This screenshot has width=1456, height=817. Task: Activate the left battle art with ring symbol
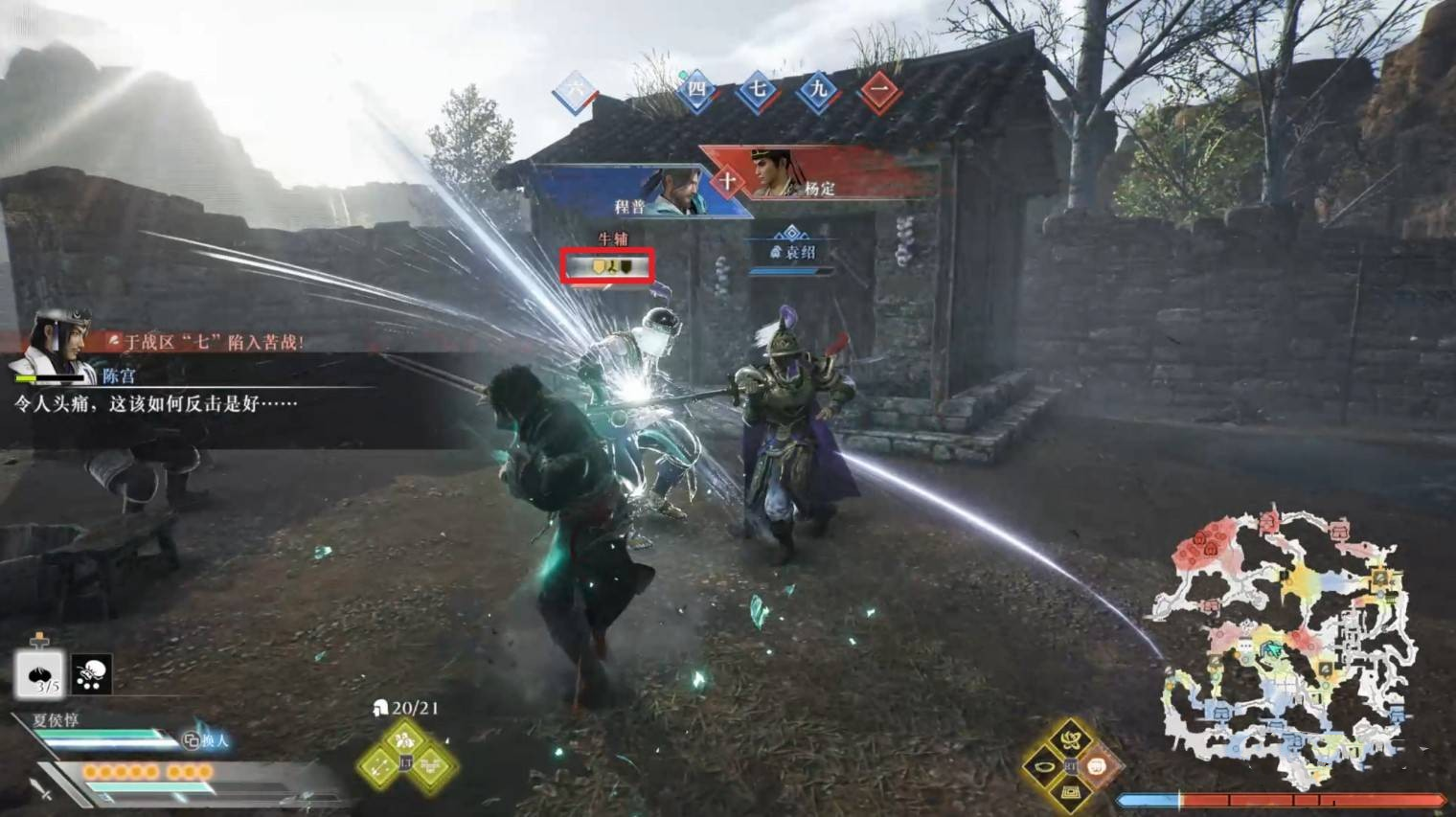(x=1044, y=766)
